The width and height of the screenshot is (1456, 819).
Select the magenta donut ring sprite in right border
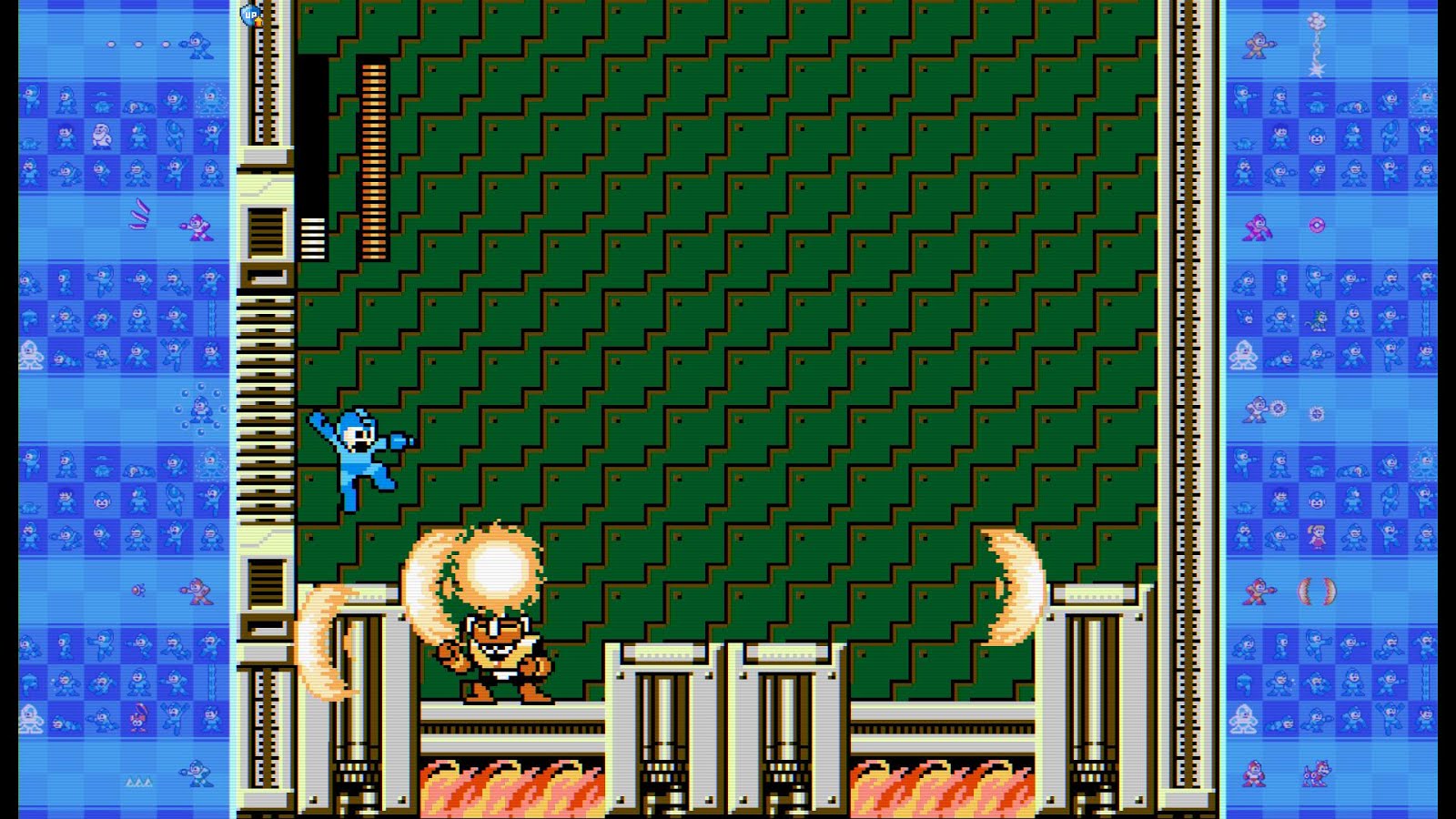(x=1316, y=223)
